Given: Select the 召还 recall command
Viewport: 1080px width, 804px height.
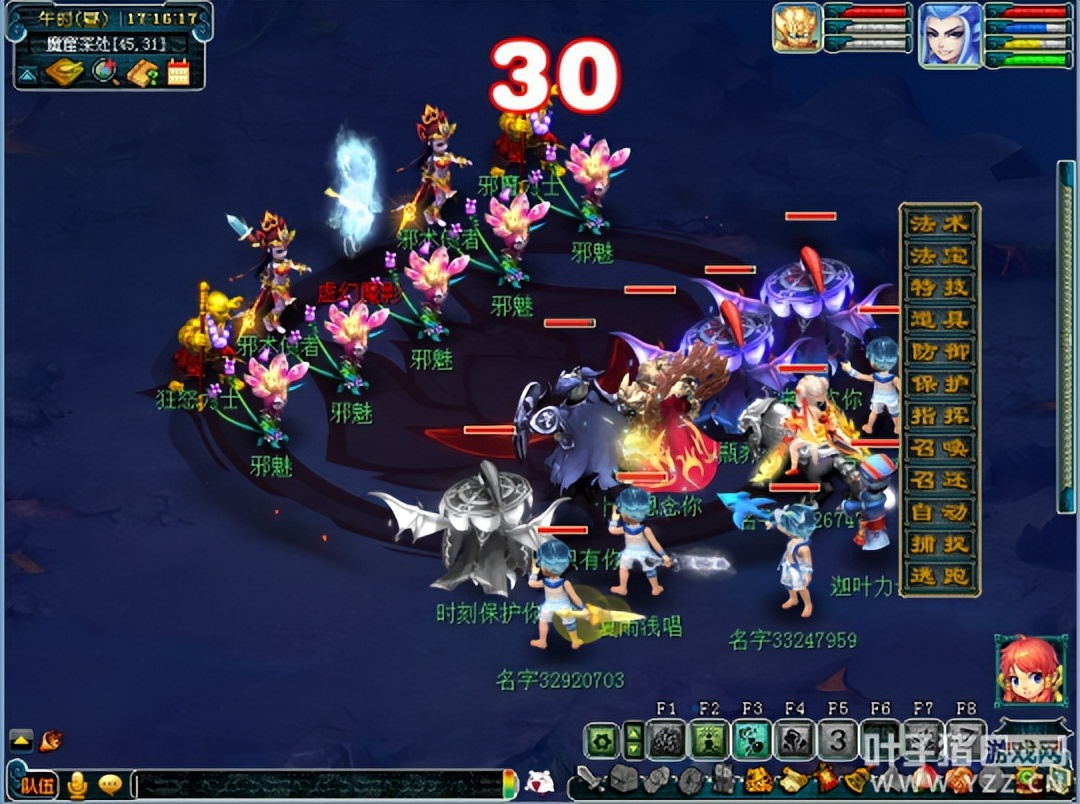Looking at the screenshot, I should (939, 480).
